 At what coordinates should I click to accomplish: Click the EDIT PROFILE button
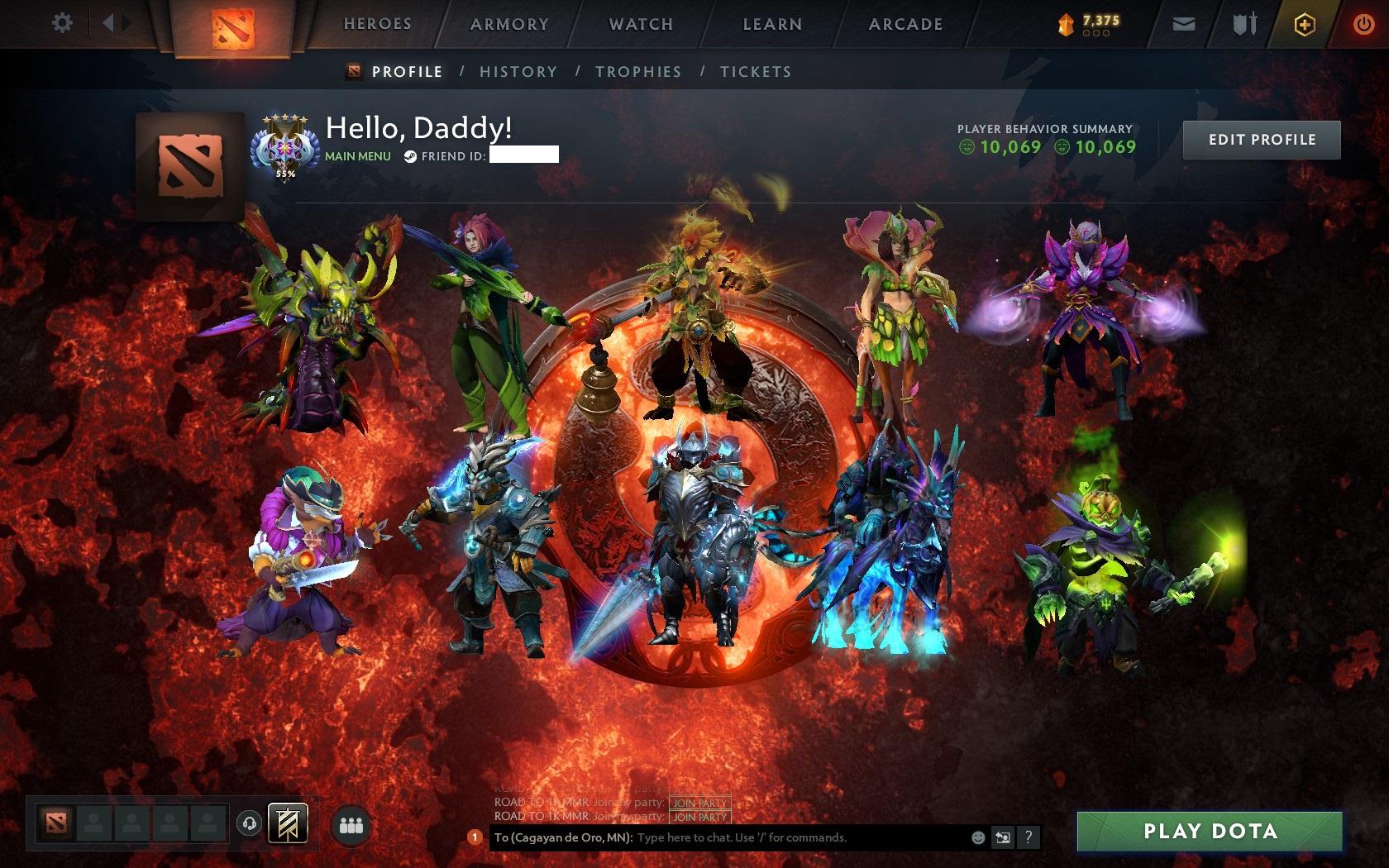click(1261, 139)
